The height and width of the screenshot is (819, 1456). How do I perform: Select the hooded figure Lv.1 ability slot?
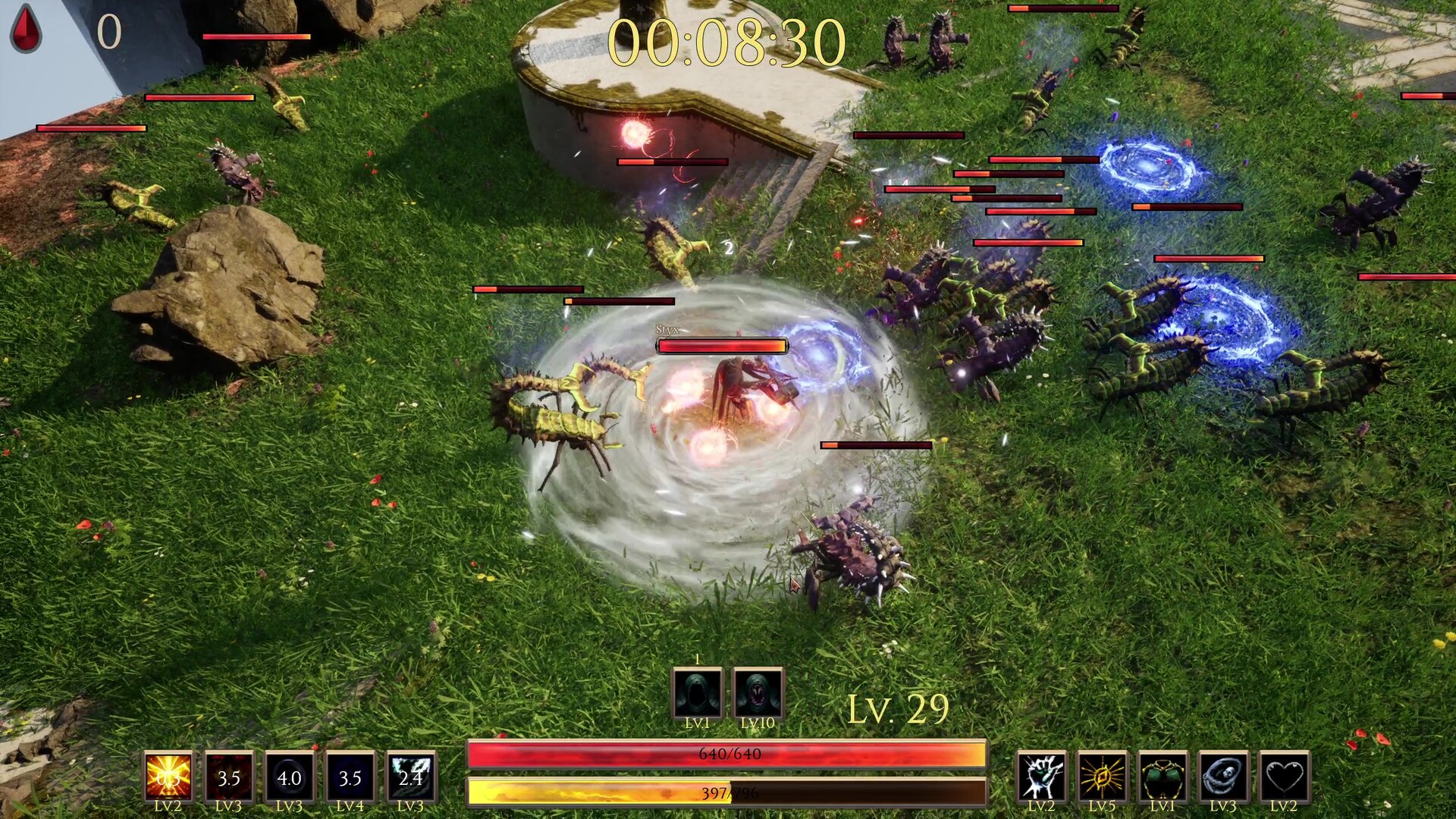(x=698, y=692)
